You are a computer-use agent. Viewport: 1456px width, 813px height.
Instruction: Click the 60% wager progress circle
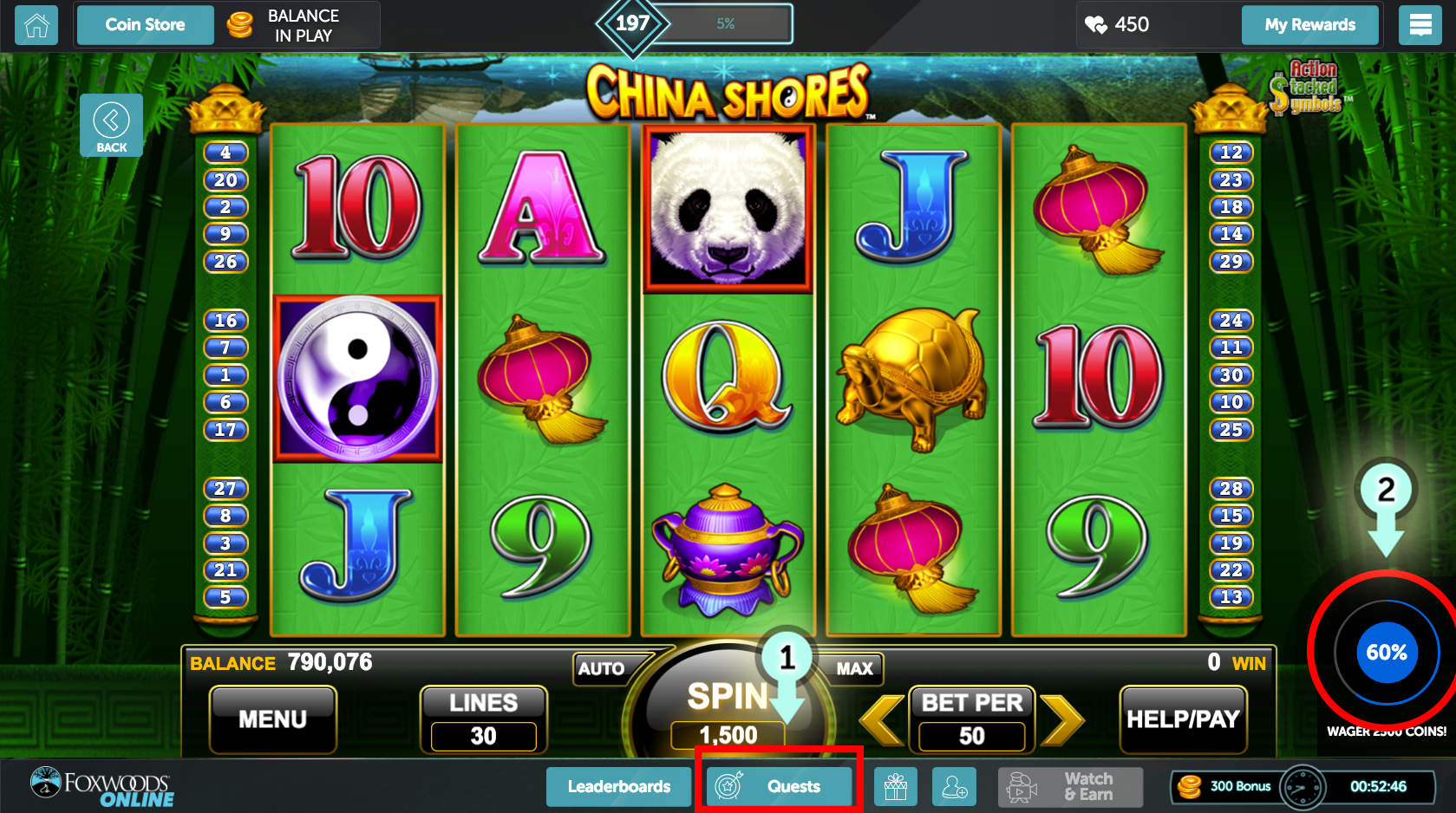(x=1386, y=653)
